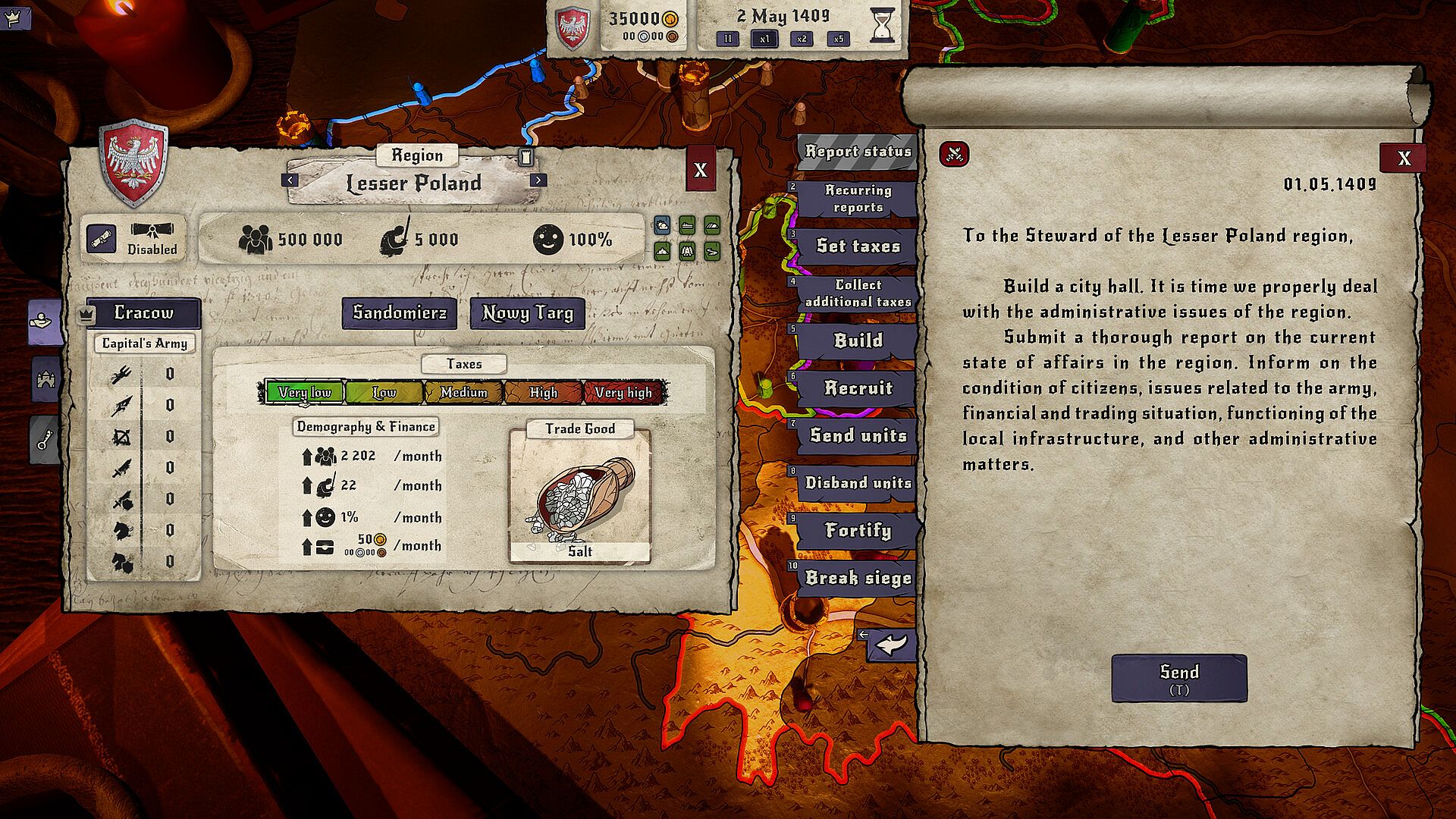
Task: Set taxes to Medium
Action: 463,392
